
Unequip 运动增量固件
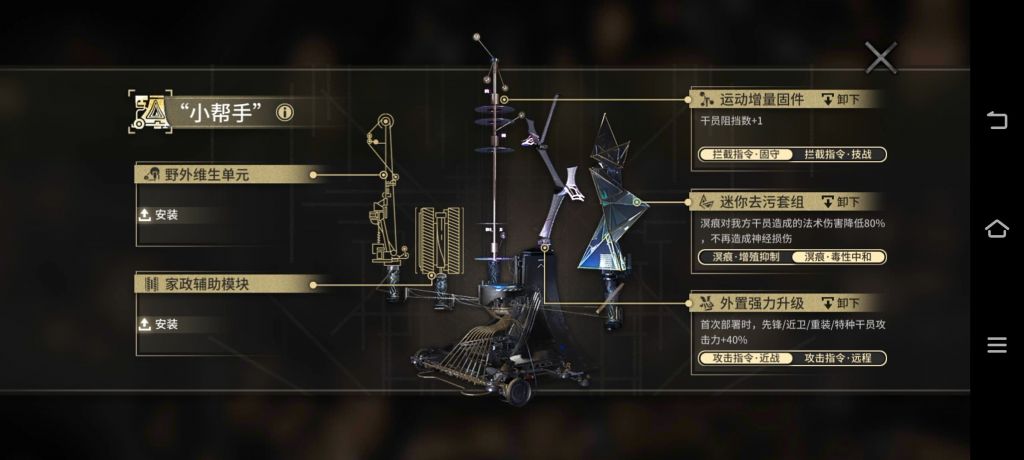841,99
